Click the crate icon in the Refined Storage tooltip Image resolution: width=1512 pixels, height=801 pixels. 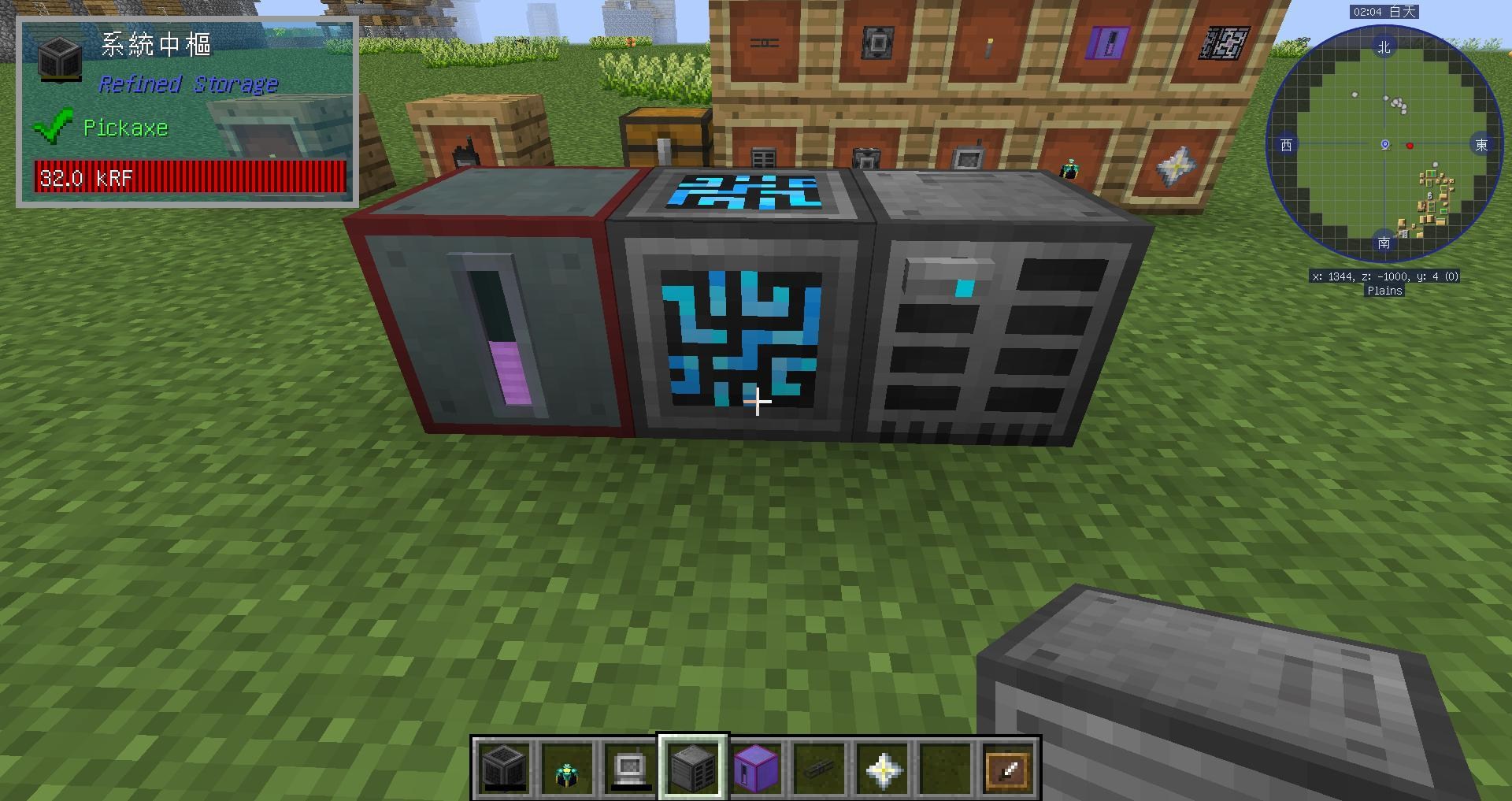[x=59, y=59]
